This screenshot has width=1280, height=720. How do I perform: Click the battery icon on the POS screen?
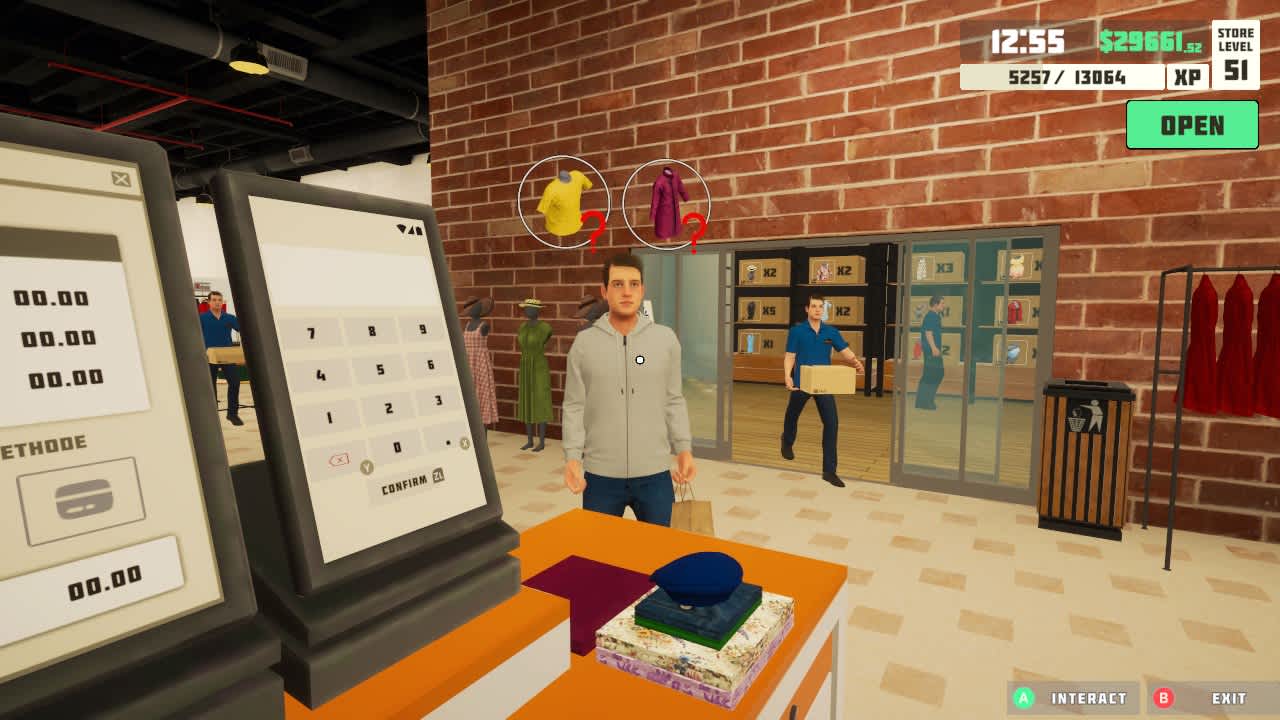422,229
